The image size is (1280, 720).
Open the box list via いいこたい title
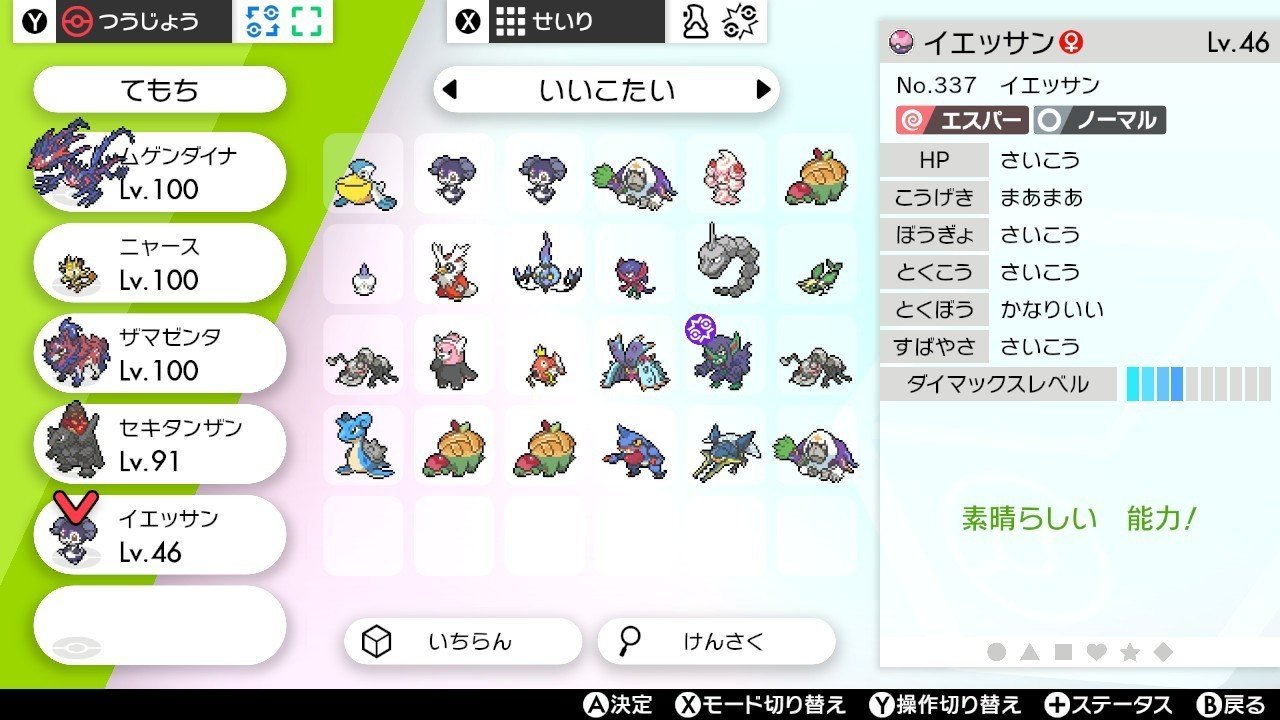point(605,89)
